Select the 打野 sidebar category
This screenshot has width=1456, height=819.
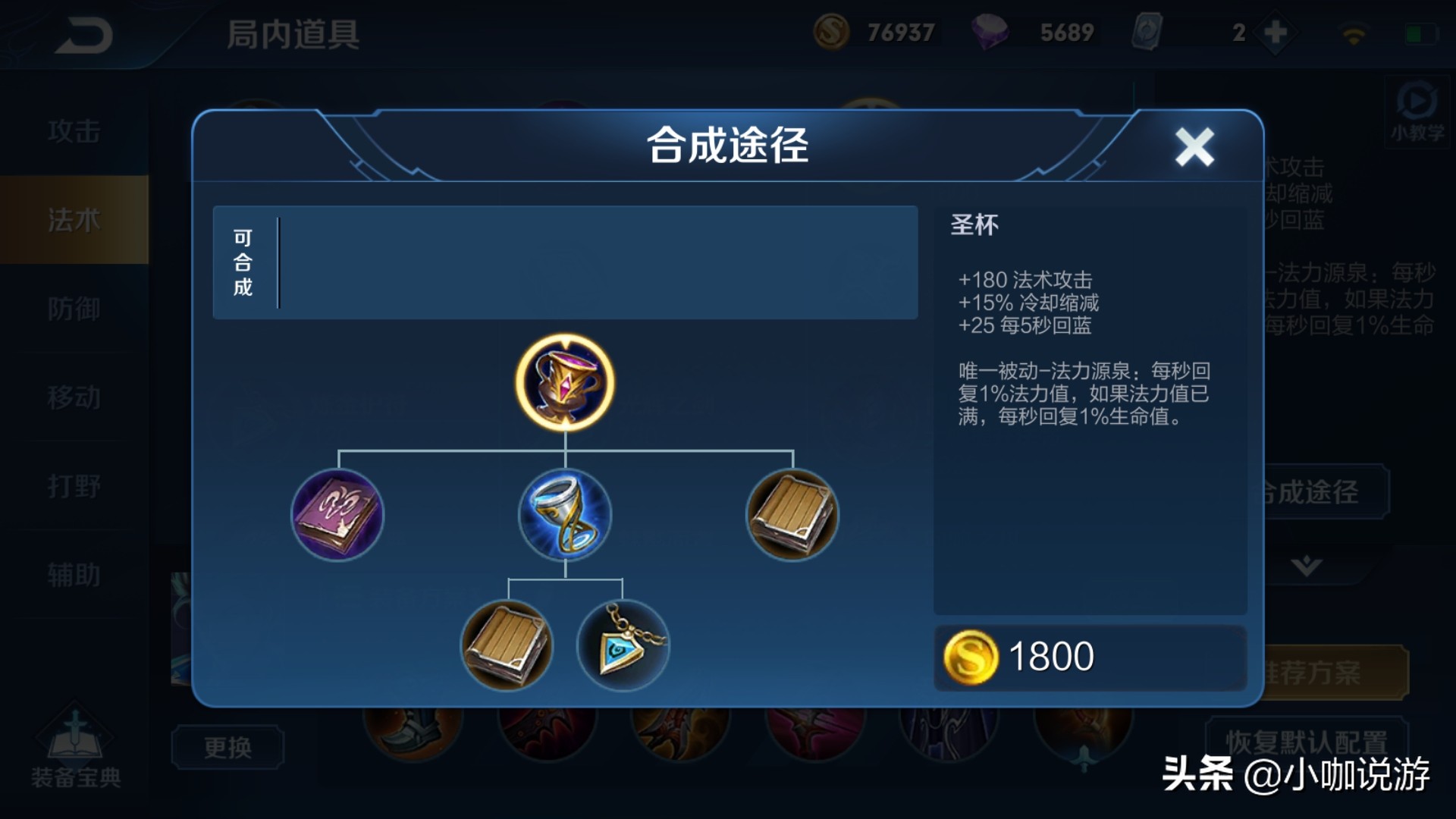pos(74,487)
